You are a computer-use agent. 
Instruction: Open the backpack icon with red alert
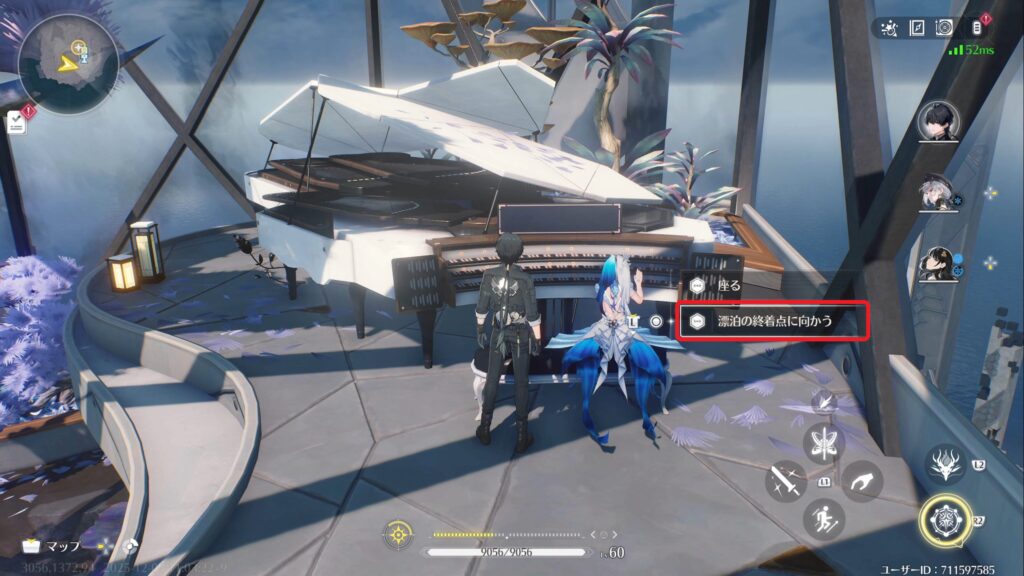click(977, 28)
